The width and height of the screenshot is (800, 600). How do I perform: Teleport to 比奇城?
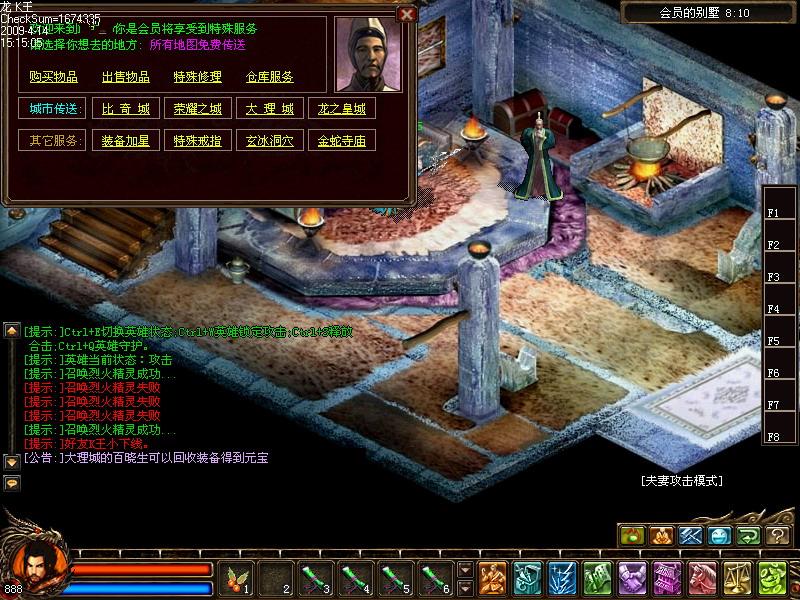[126, 109]
